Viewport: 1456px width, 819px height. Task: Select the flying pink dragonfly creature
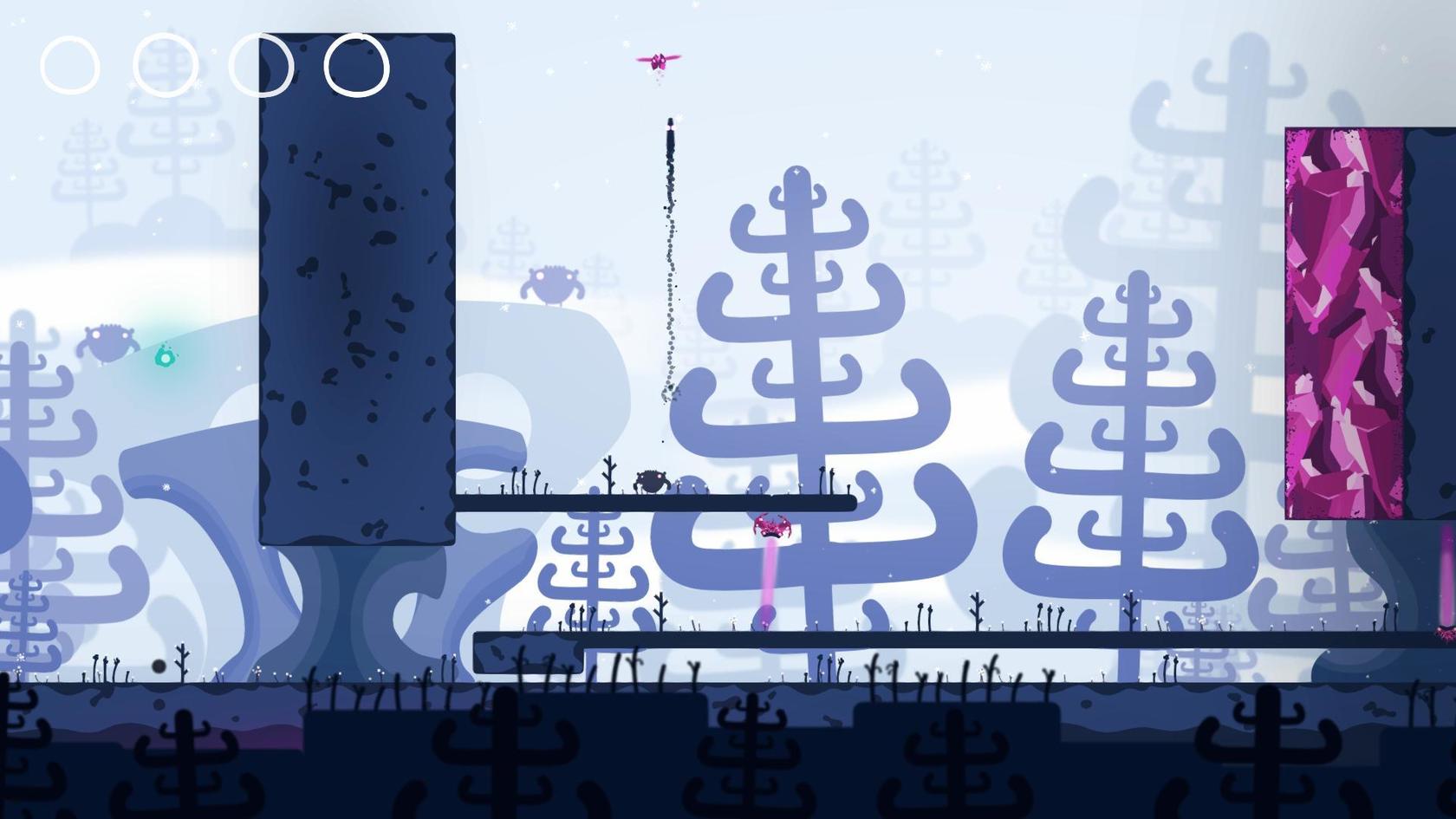tap(659, 59)
